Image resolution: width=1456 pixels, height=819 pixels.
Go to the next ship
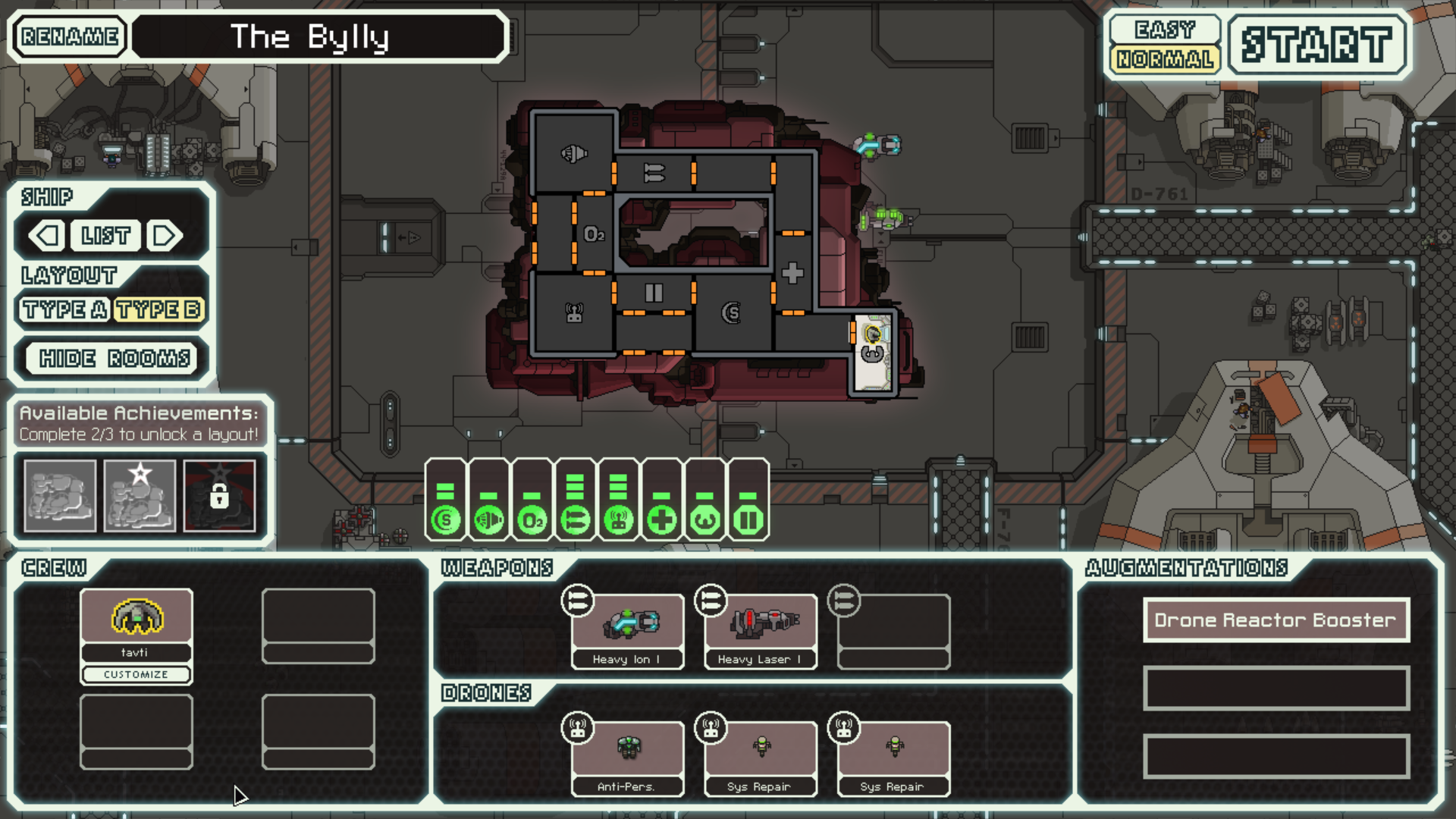[x=165, y=236]
